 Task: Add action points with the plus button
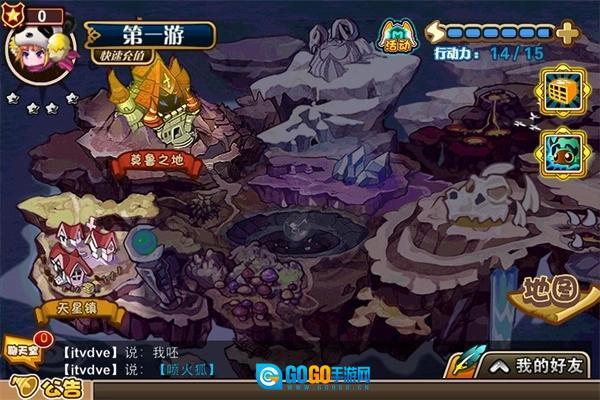[x=567, y=32]
